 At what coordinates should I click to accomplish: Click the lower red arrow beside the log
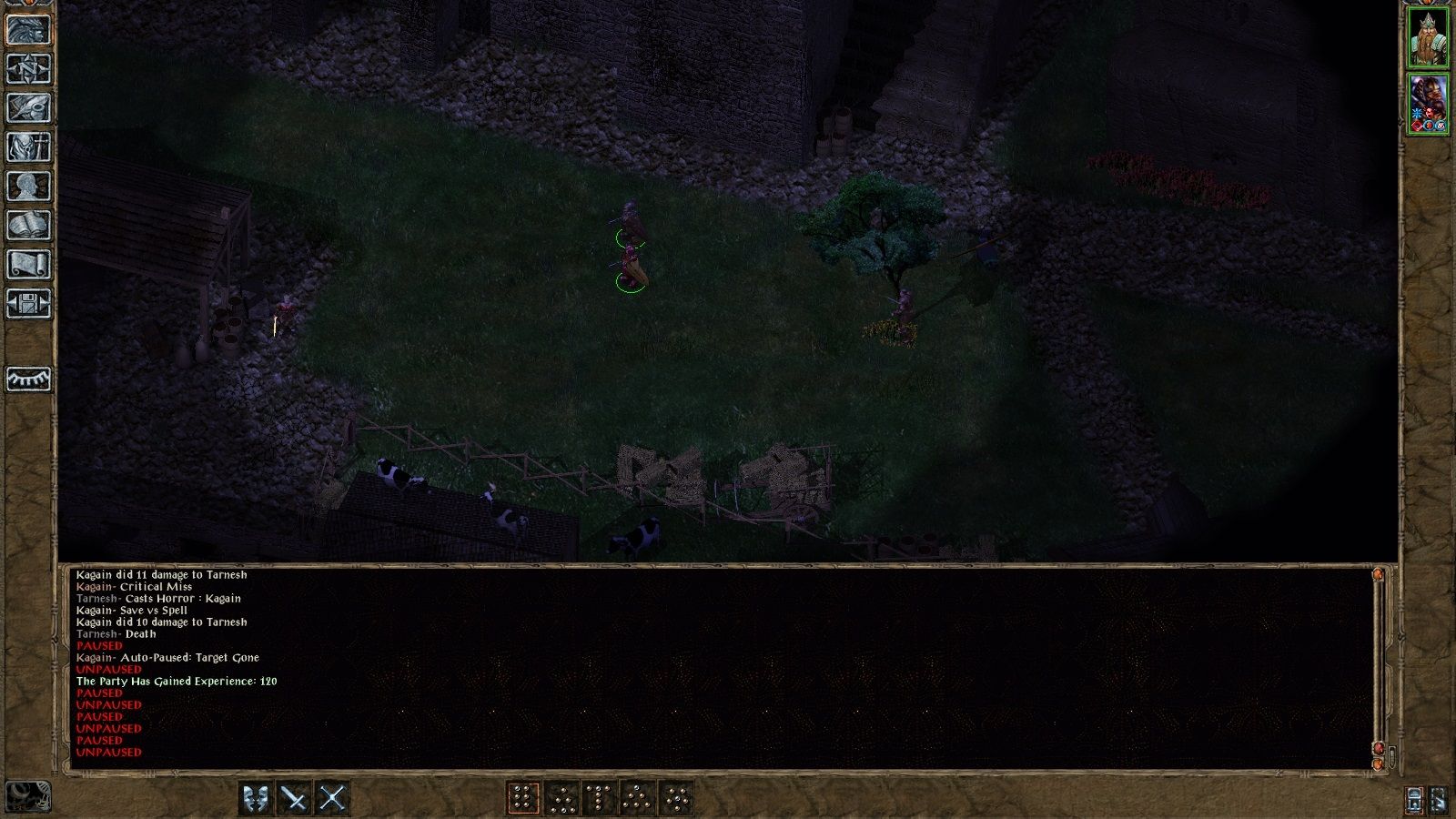pyautogui.click(x=1379, y=746)
